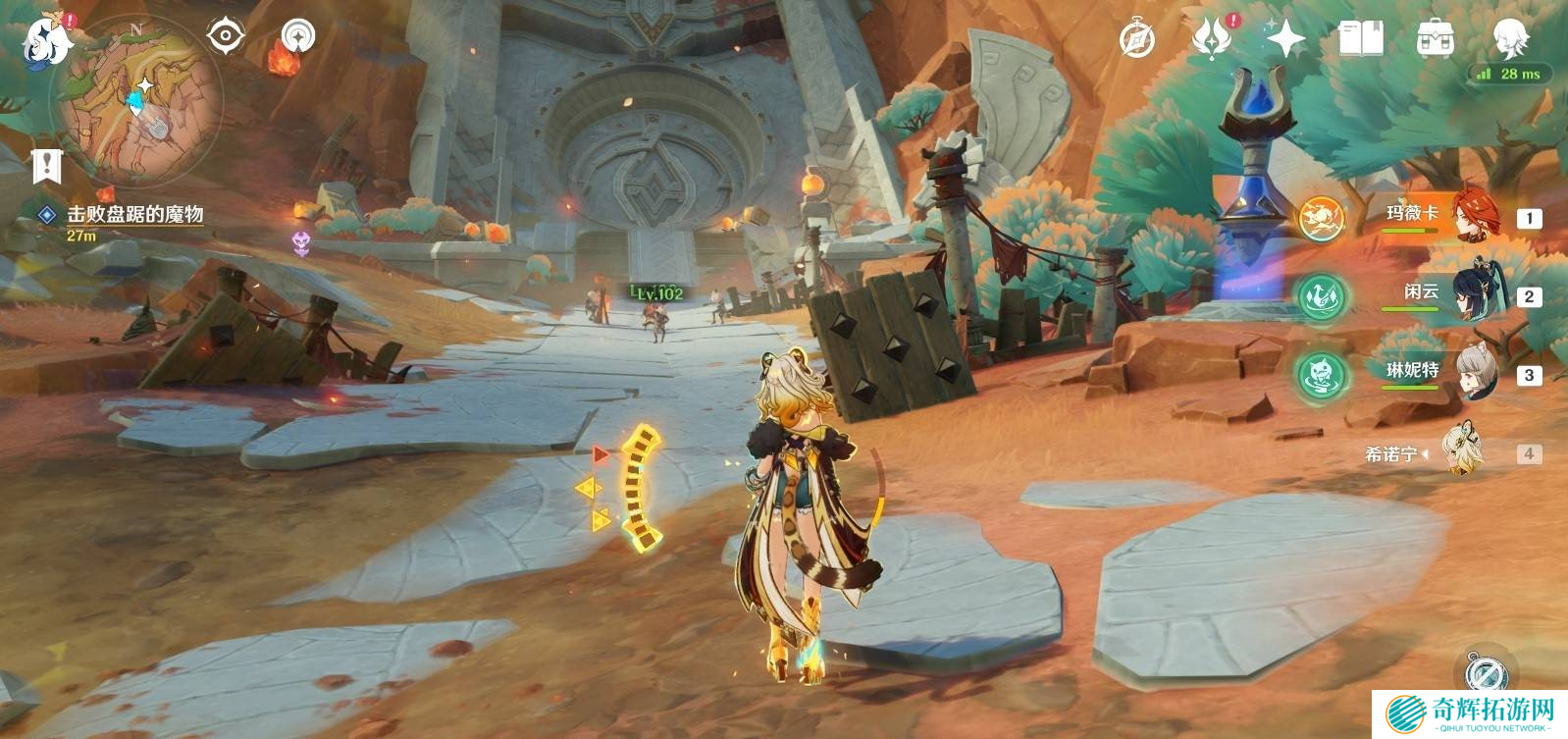The width and height of the screenshot is (1568, 739).
Task: Open the character profile head icon
Action: click(1509, 39)
